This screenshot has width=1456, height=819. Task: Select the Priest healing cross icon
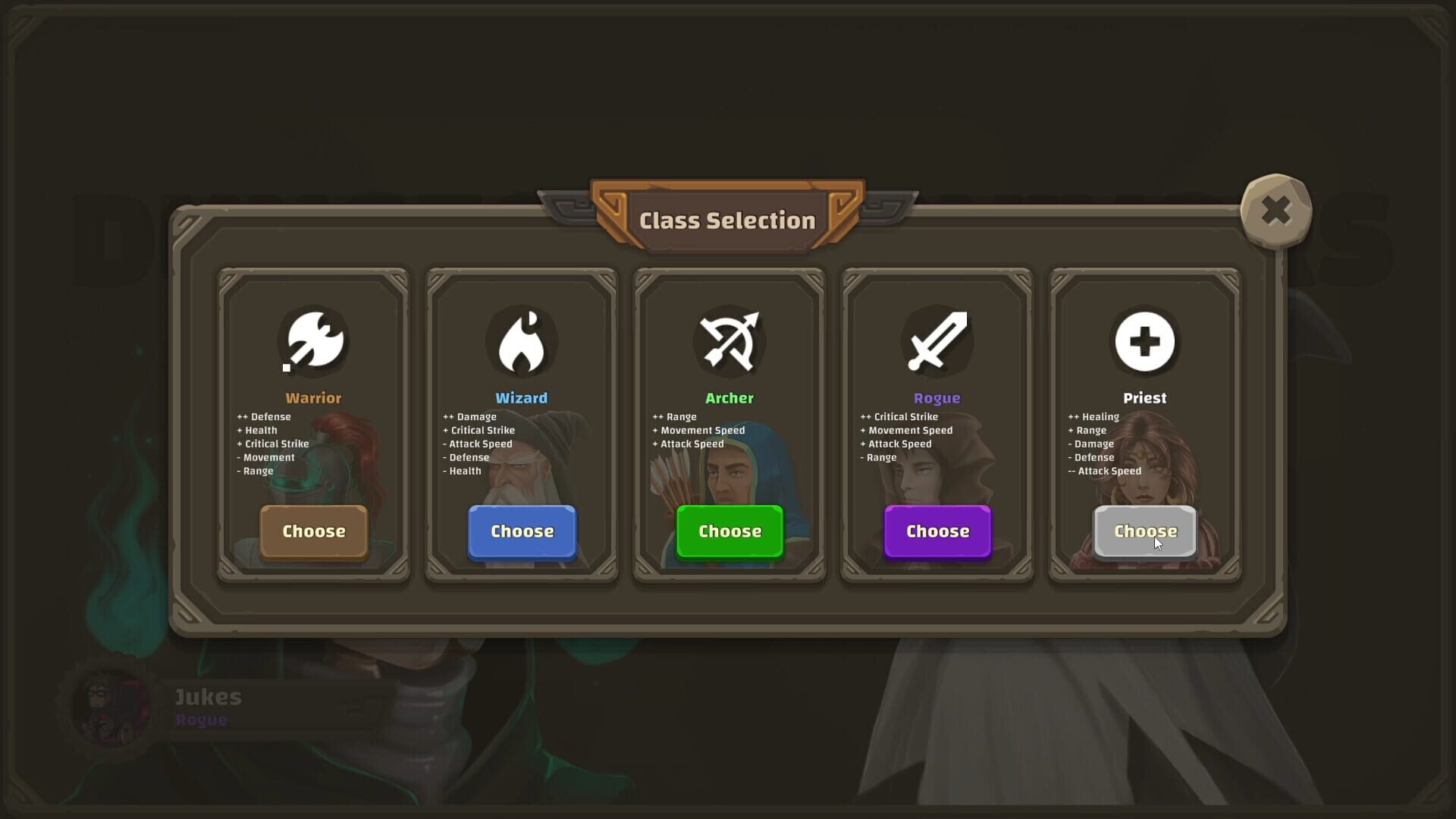click(x=1144, y=341)
